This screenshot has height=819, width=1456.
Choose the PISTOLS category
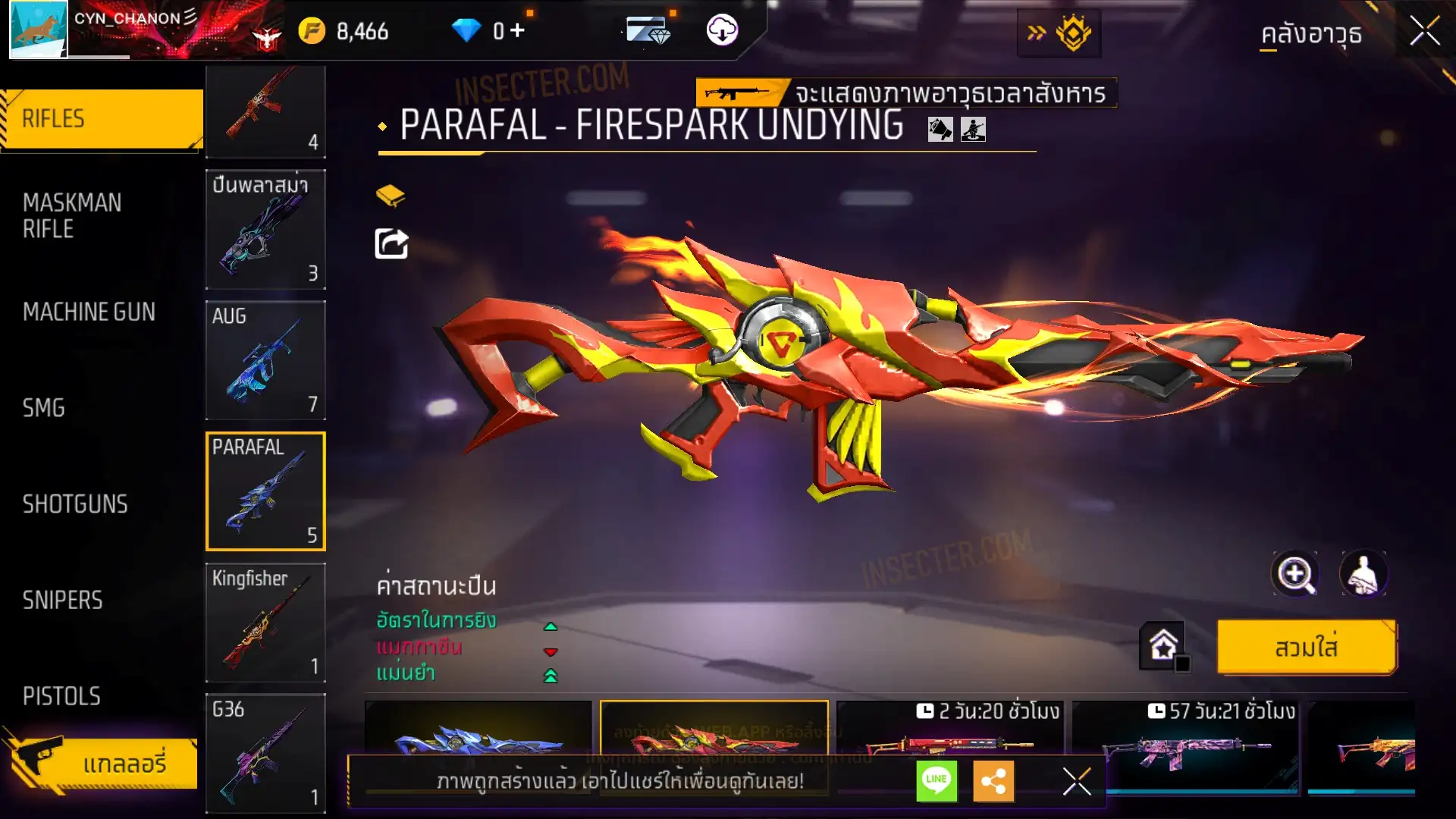(x=61, y=696)
